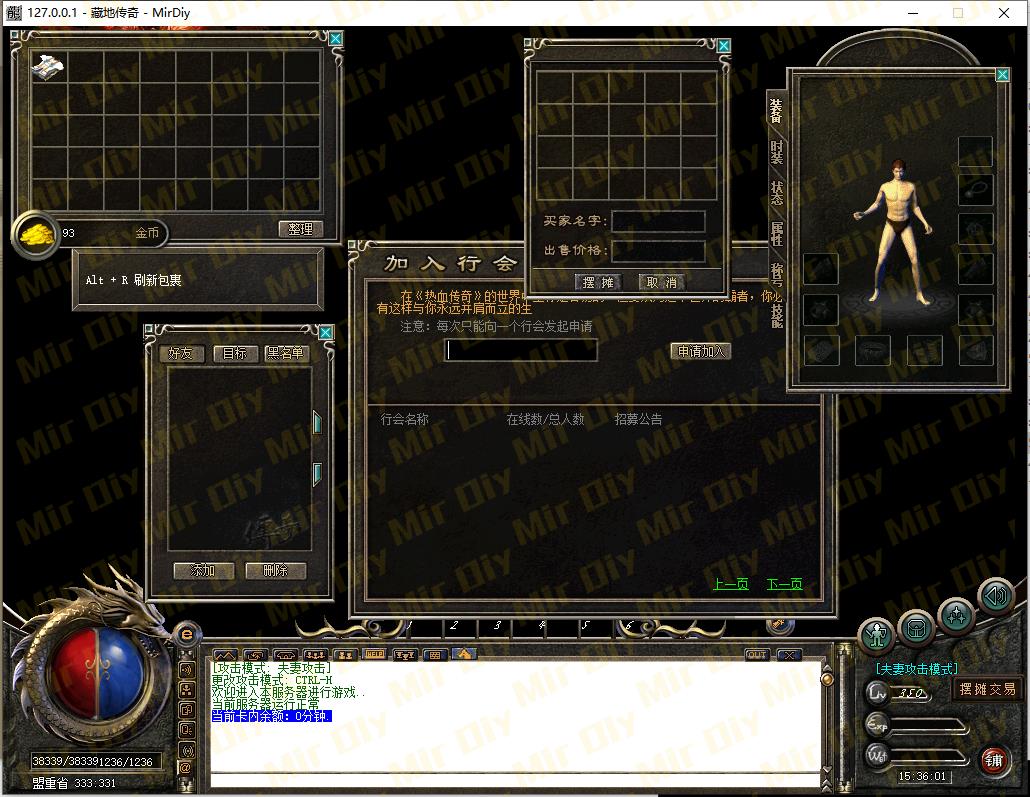Focus the 出售价格 sale price field
This screenshot has height=797, width=1030.
coord(658,251)
